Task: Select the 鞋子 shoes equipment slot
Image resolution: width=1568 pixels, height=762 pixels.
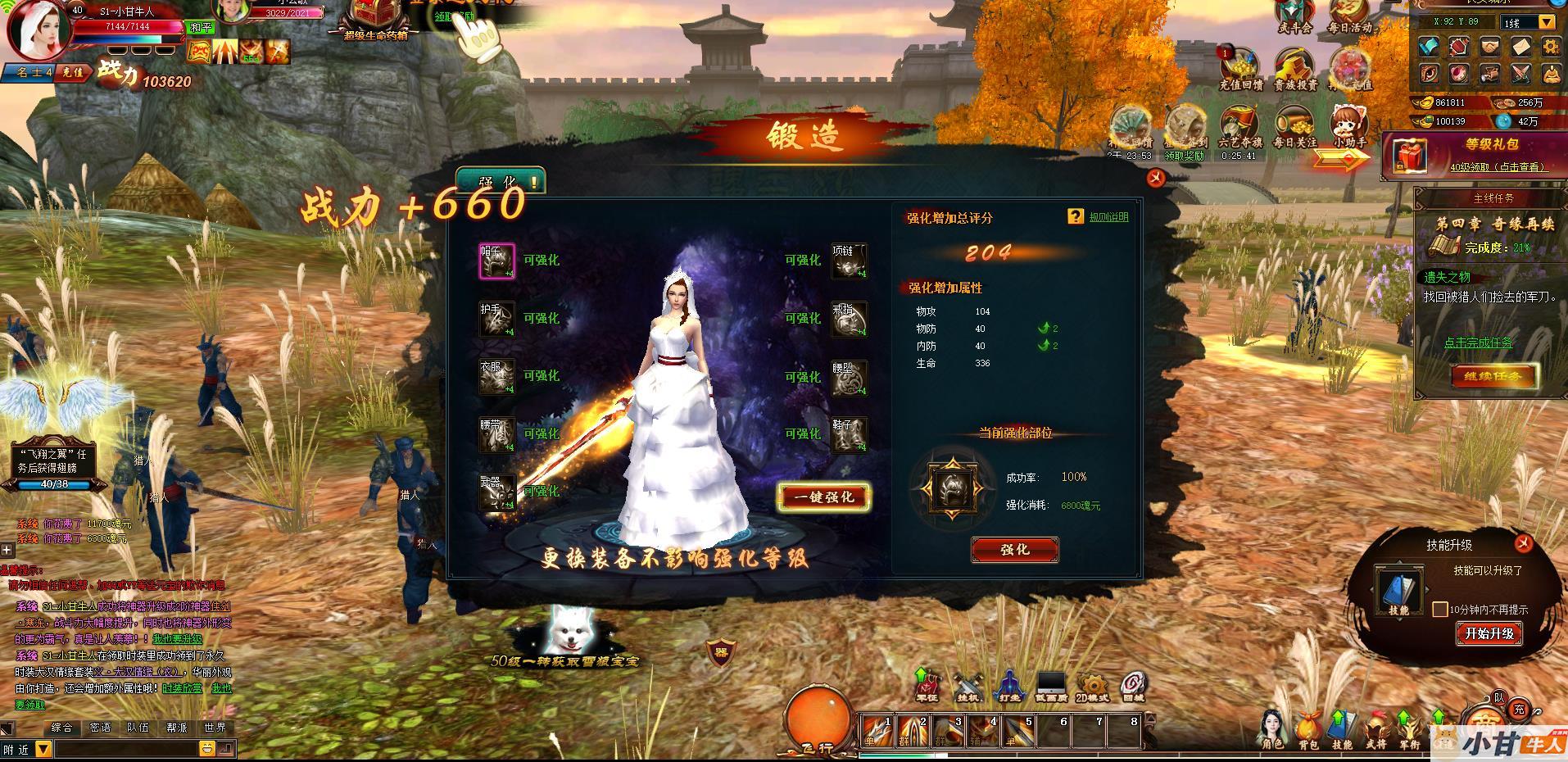Action: 849,434
